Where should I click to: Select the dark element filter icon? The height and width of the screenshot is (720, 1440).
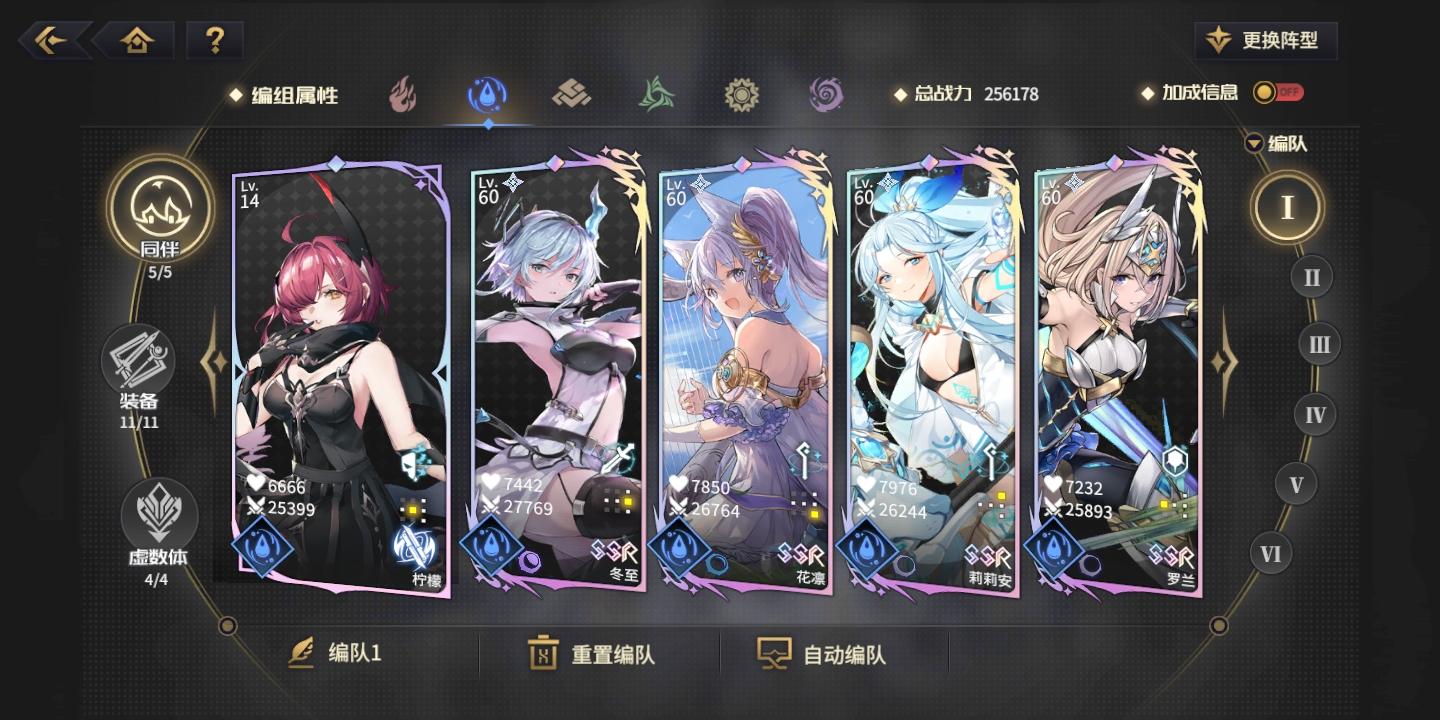click(x=826, y=93)
